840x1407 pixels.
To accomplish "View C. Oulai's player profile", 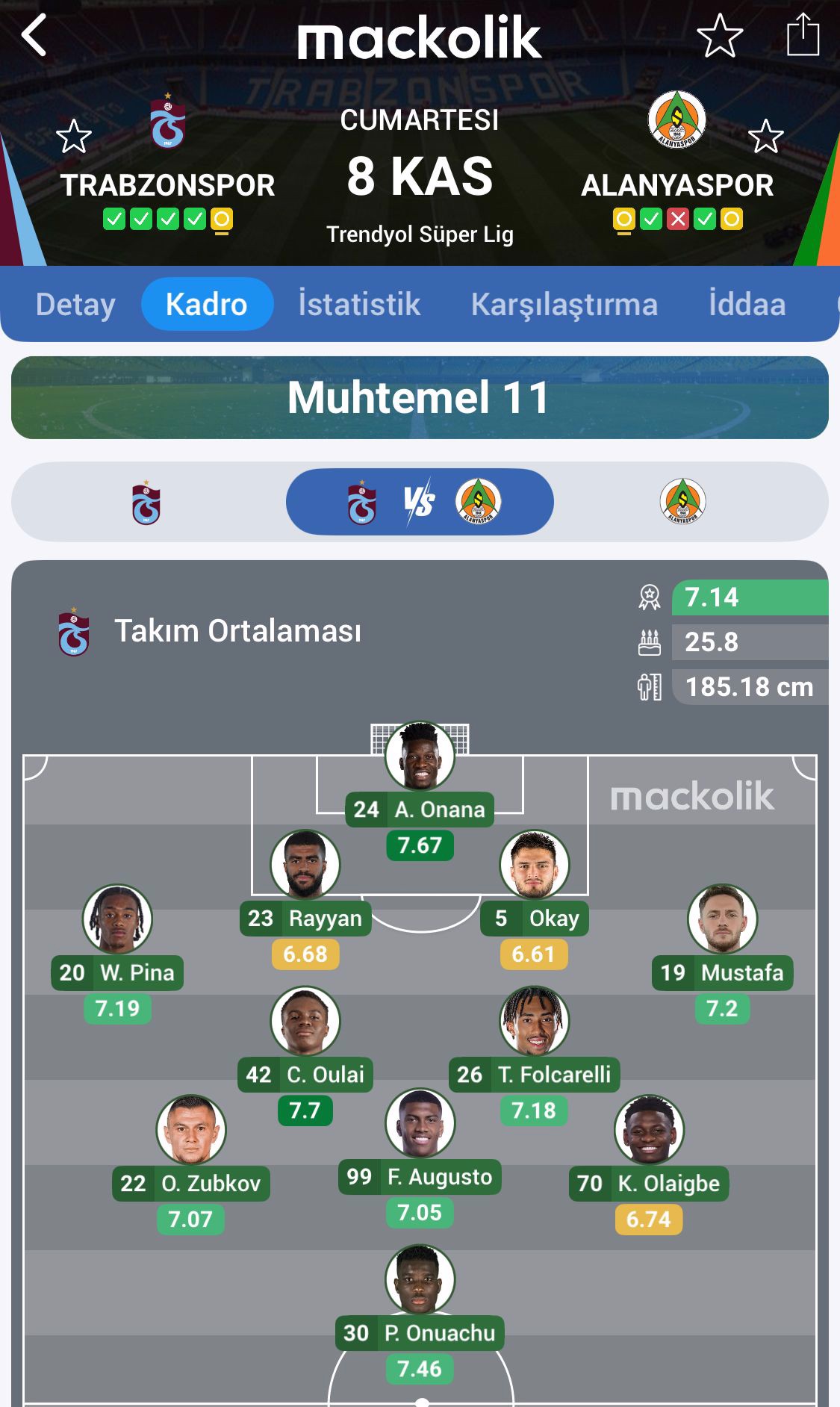I will click(305, 1022).
